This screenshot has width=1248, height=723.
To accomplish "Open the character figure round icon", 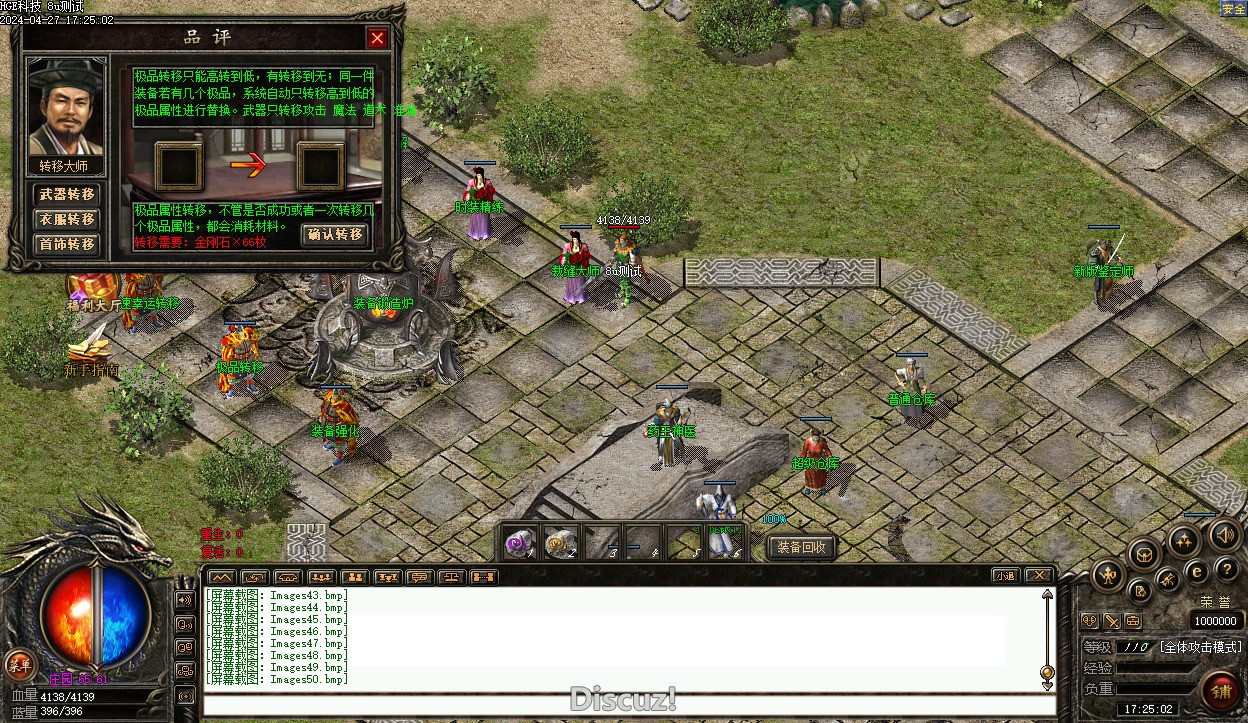I will (1109, 575).
